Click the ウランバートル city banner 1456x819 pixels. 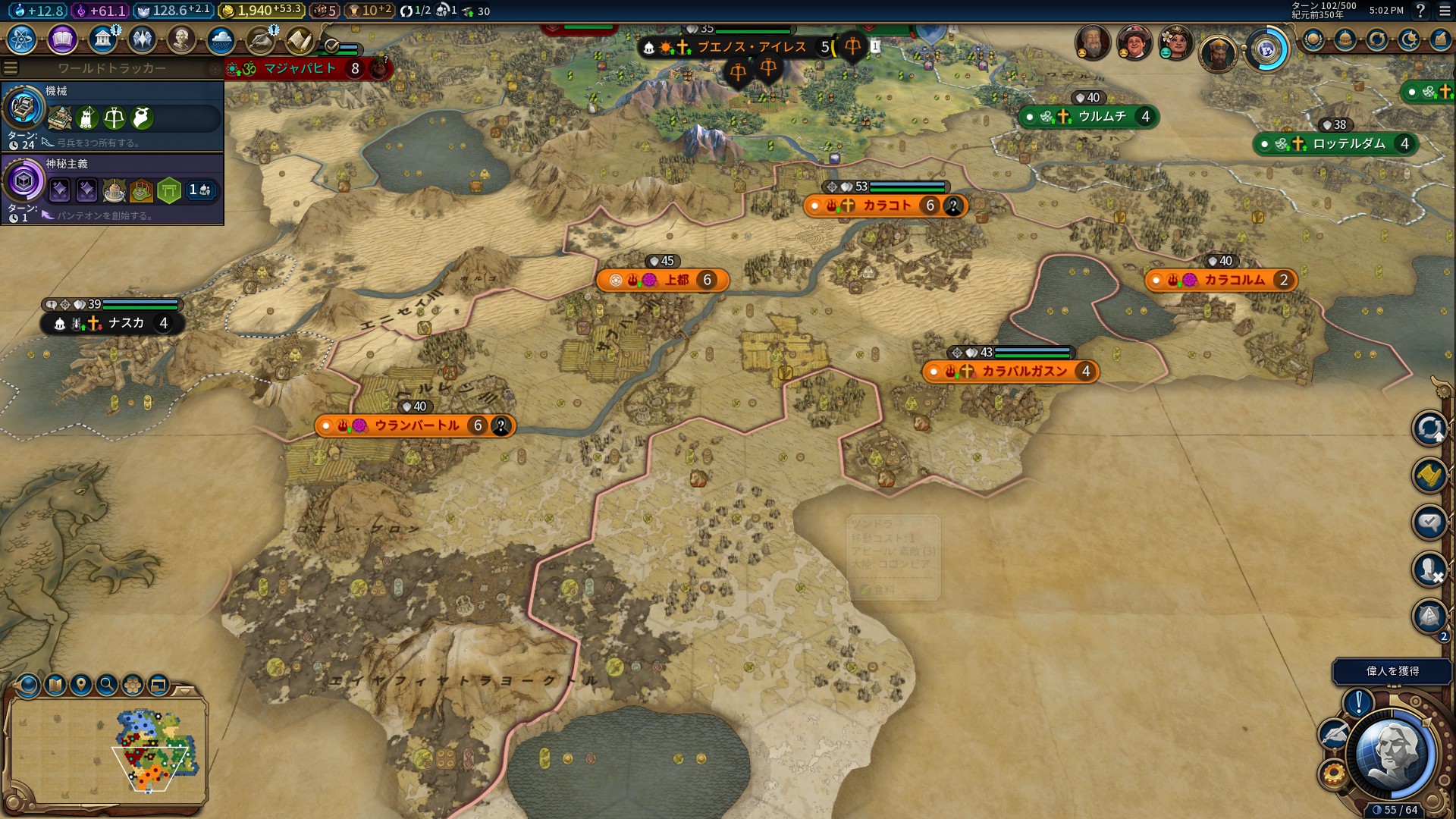[x=416, y=425]
